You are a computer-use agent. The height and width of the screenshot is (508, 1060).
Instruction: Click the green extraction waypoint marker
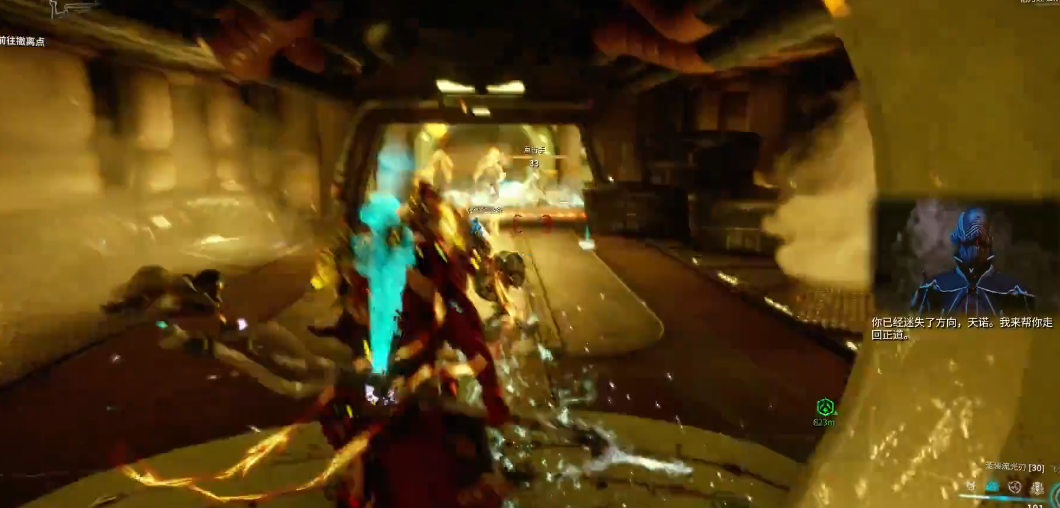825,407
